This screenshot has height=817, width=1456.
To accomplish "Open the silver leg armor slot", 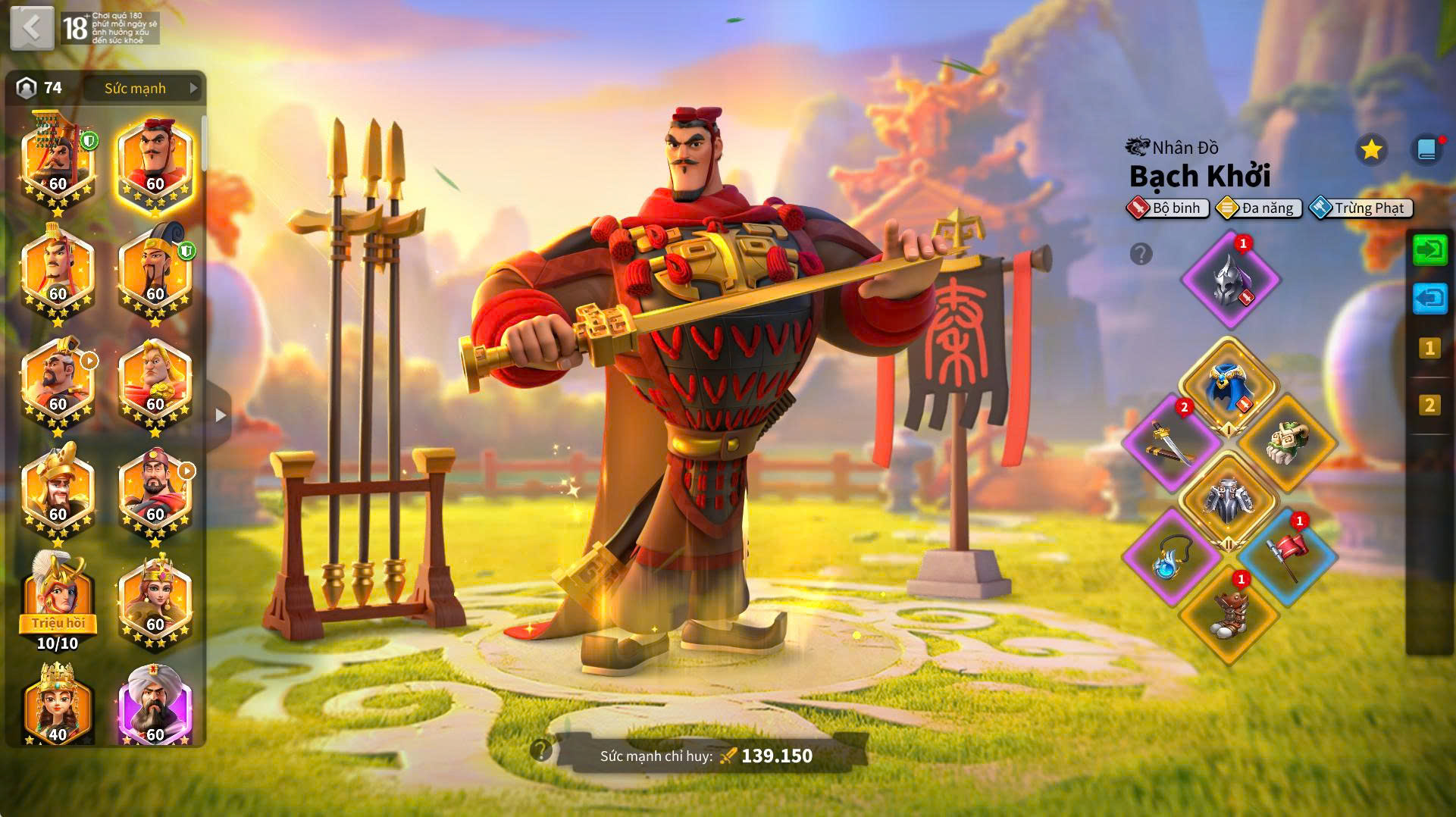I will [1228, 500].
